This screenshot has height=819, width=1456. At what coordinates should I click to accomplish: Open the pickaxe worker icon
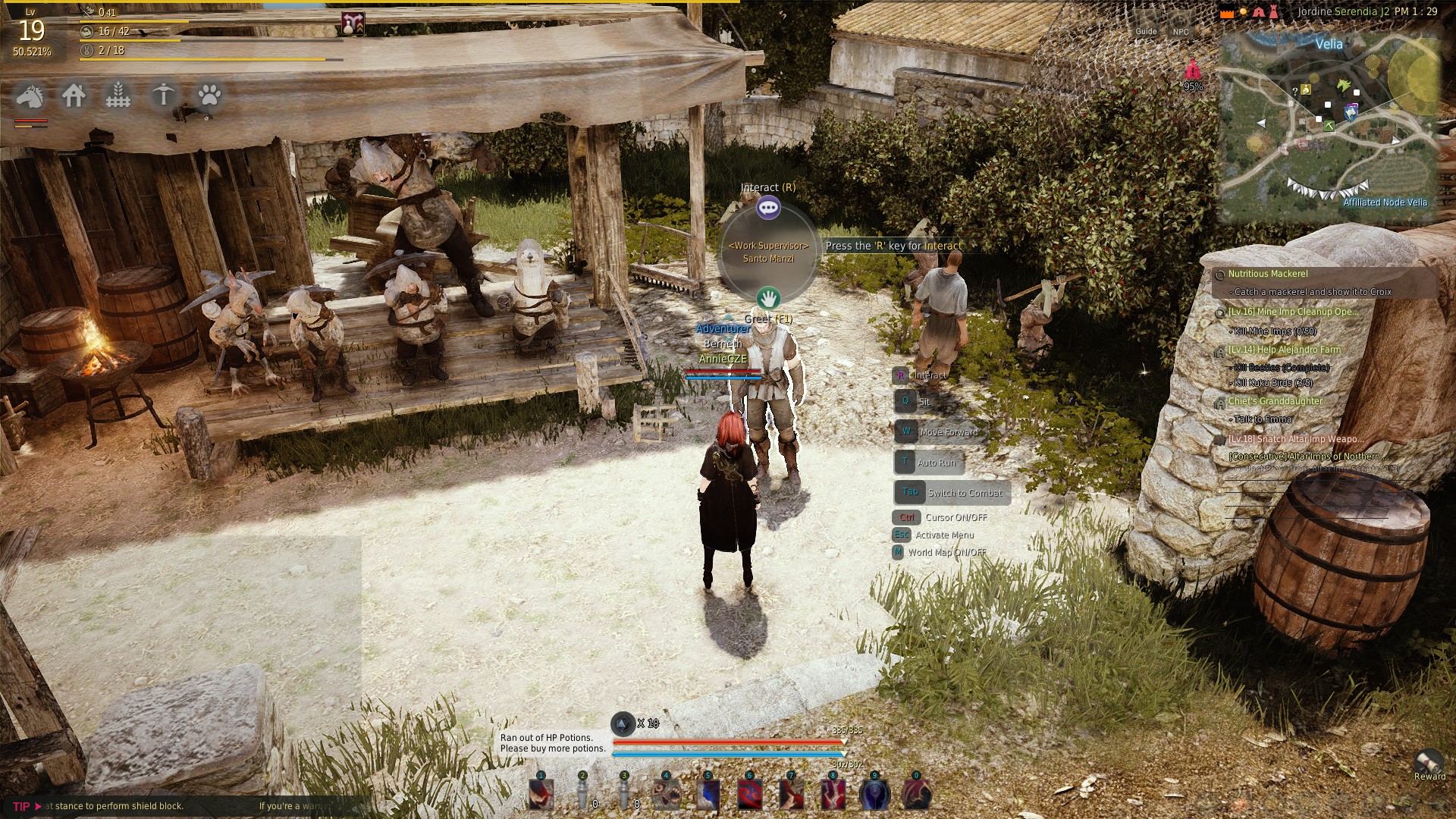tap(163, 96)
